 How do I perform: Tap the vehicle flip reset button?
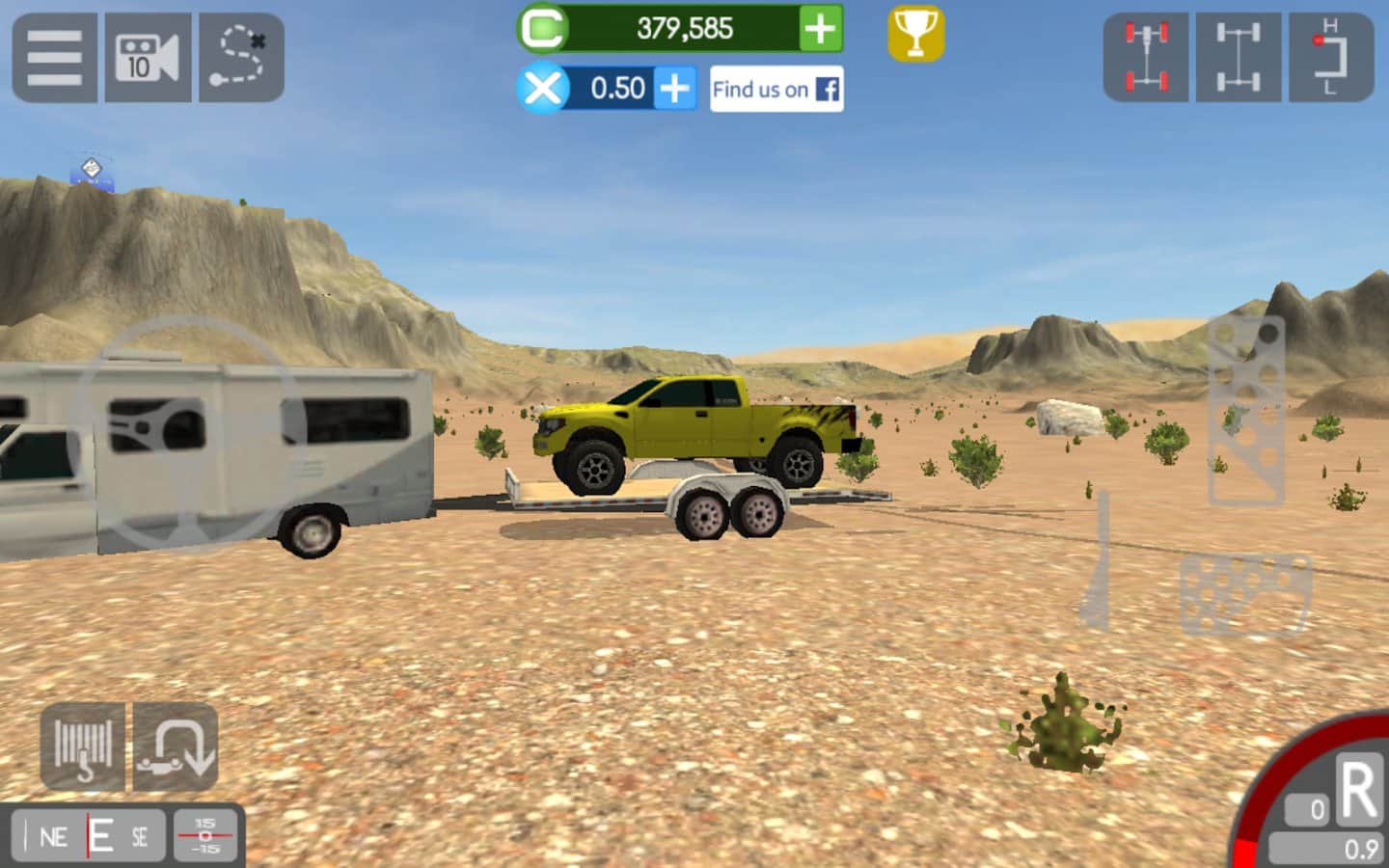(176, 747)
